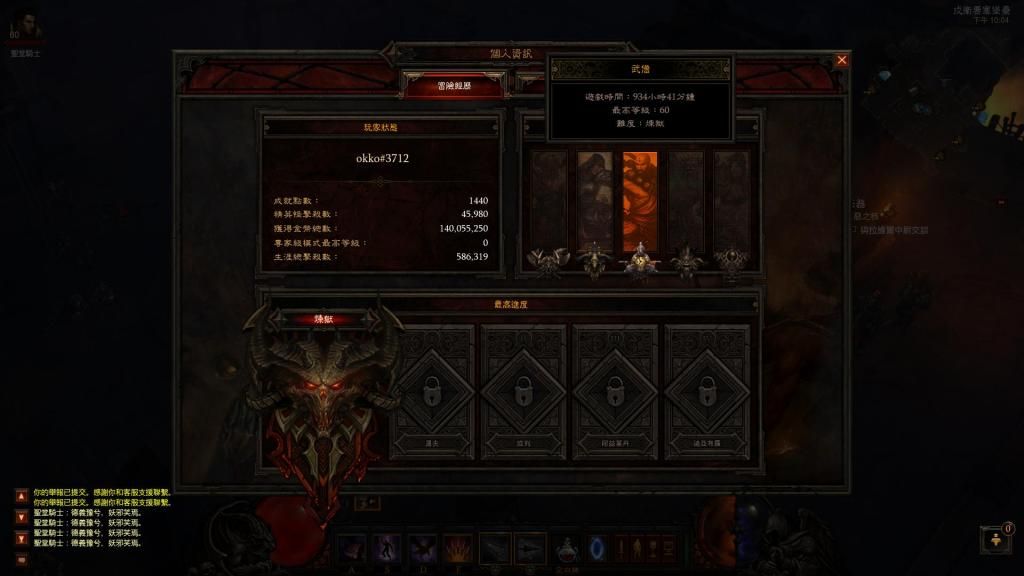Click the health potion icon on the action bar

pos(567,548)
